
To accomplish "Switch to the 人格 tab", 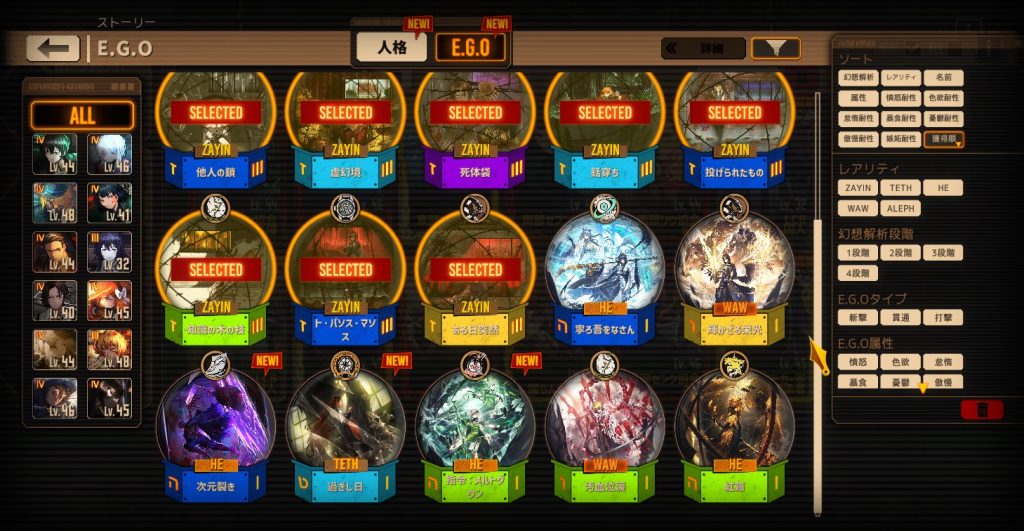I will point(391,46).
